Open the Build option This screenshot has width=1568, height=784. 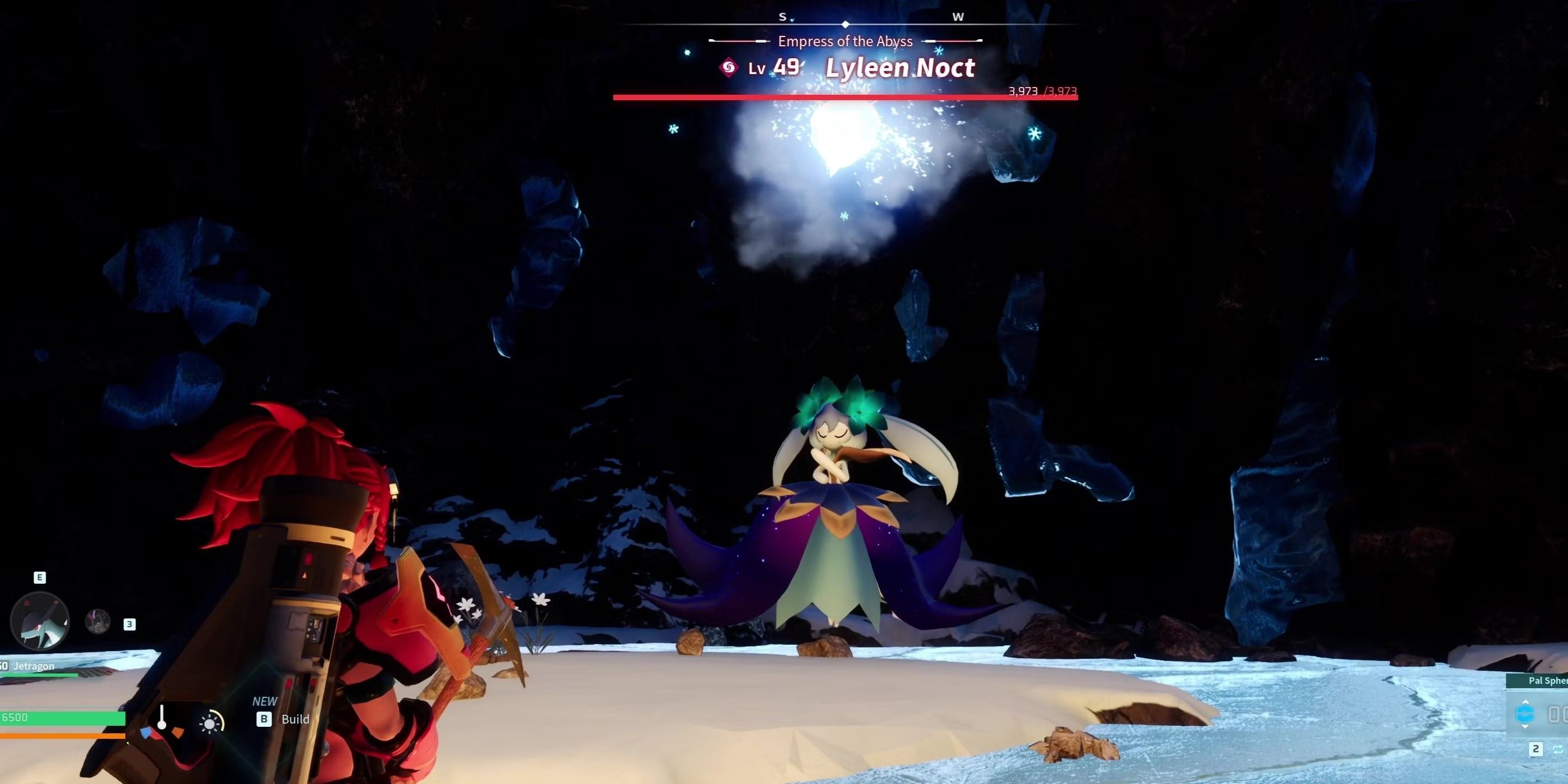coord(295,719)
